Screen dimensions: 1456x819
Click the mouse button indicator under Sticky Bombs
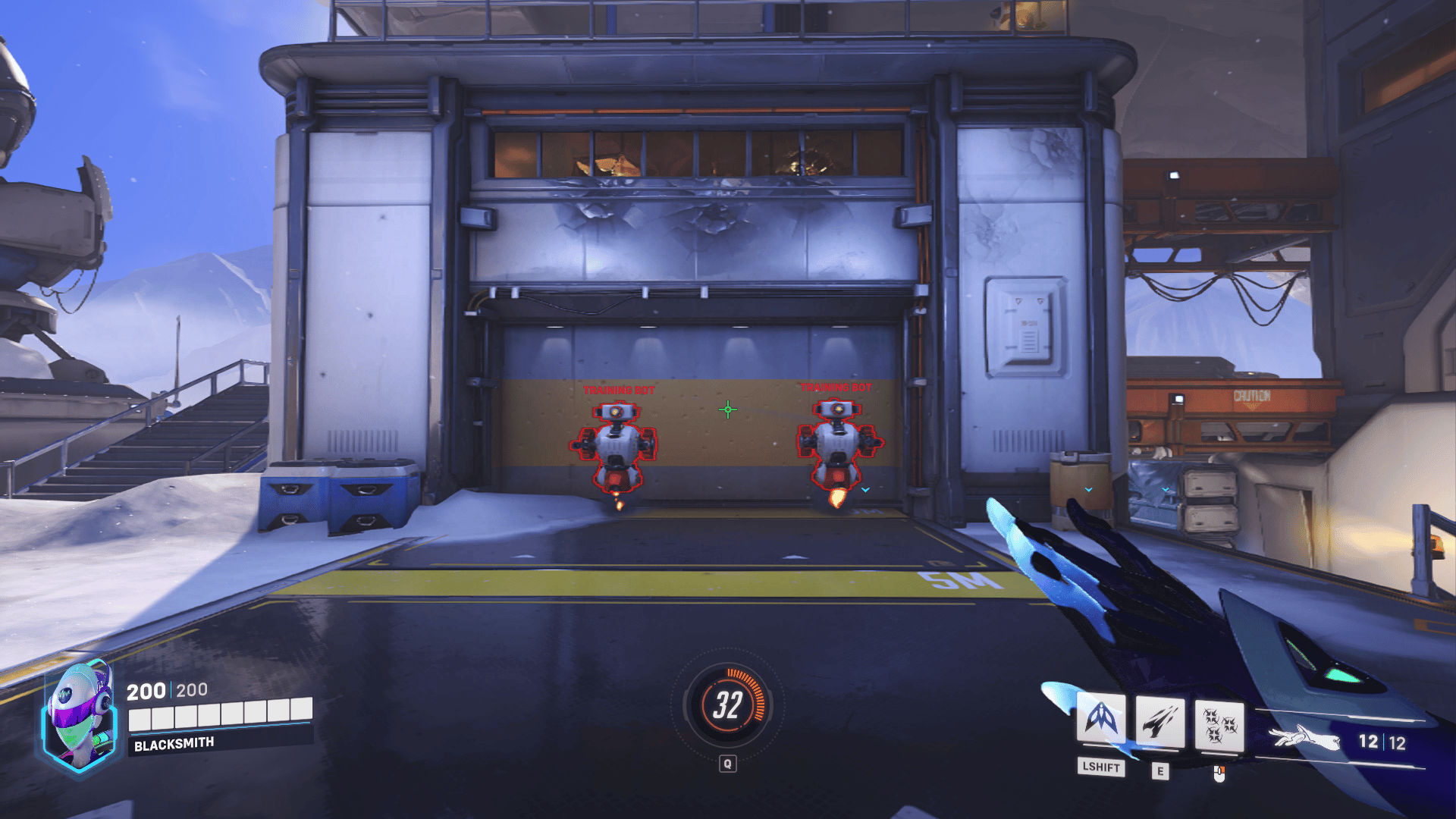point(1219,773)
